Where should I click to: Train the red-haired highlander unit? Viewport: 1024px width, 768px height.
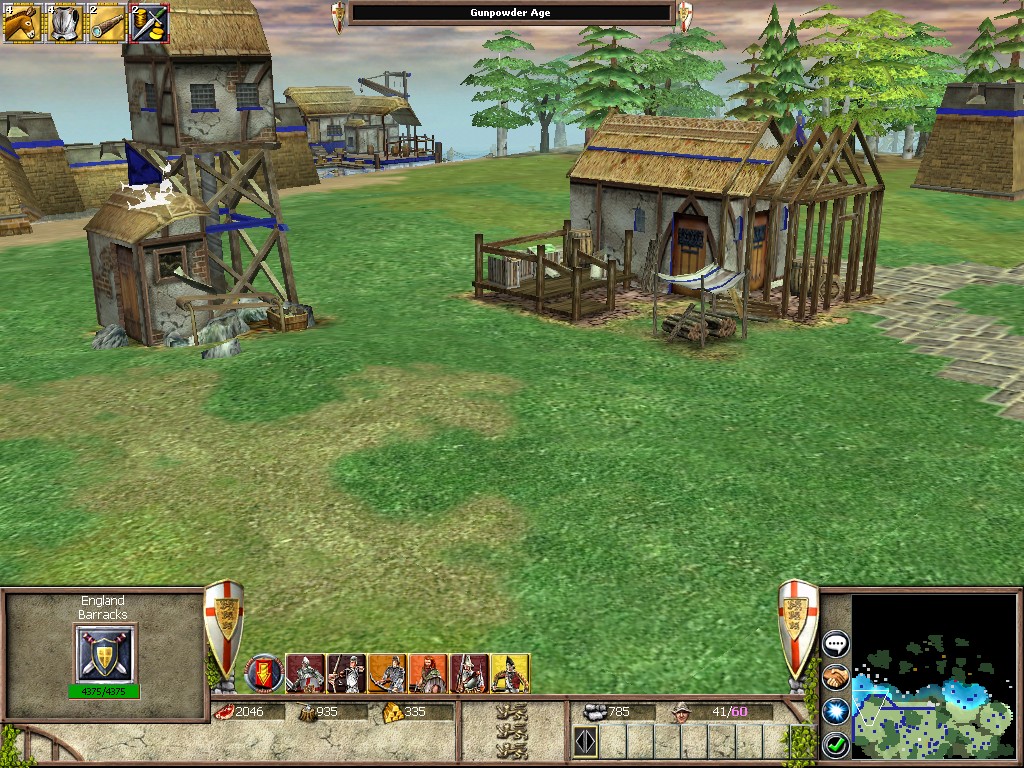coord(428,673)
